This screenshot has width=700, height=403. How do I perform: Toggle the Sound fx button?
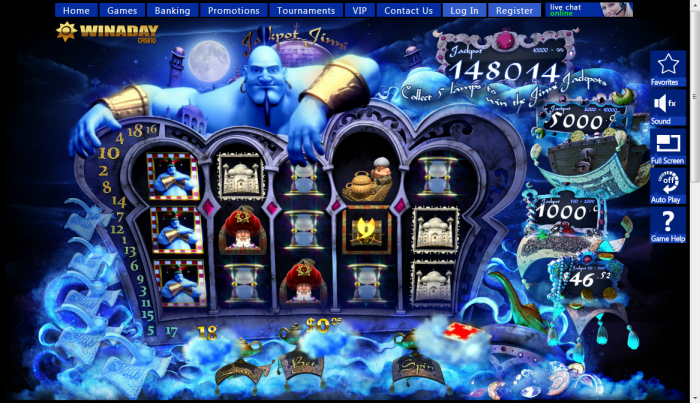click(667, 107)
